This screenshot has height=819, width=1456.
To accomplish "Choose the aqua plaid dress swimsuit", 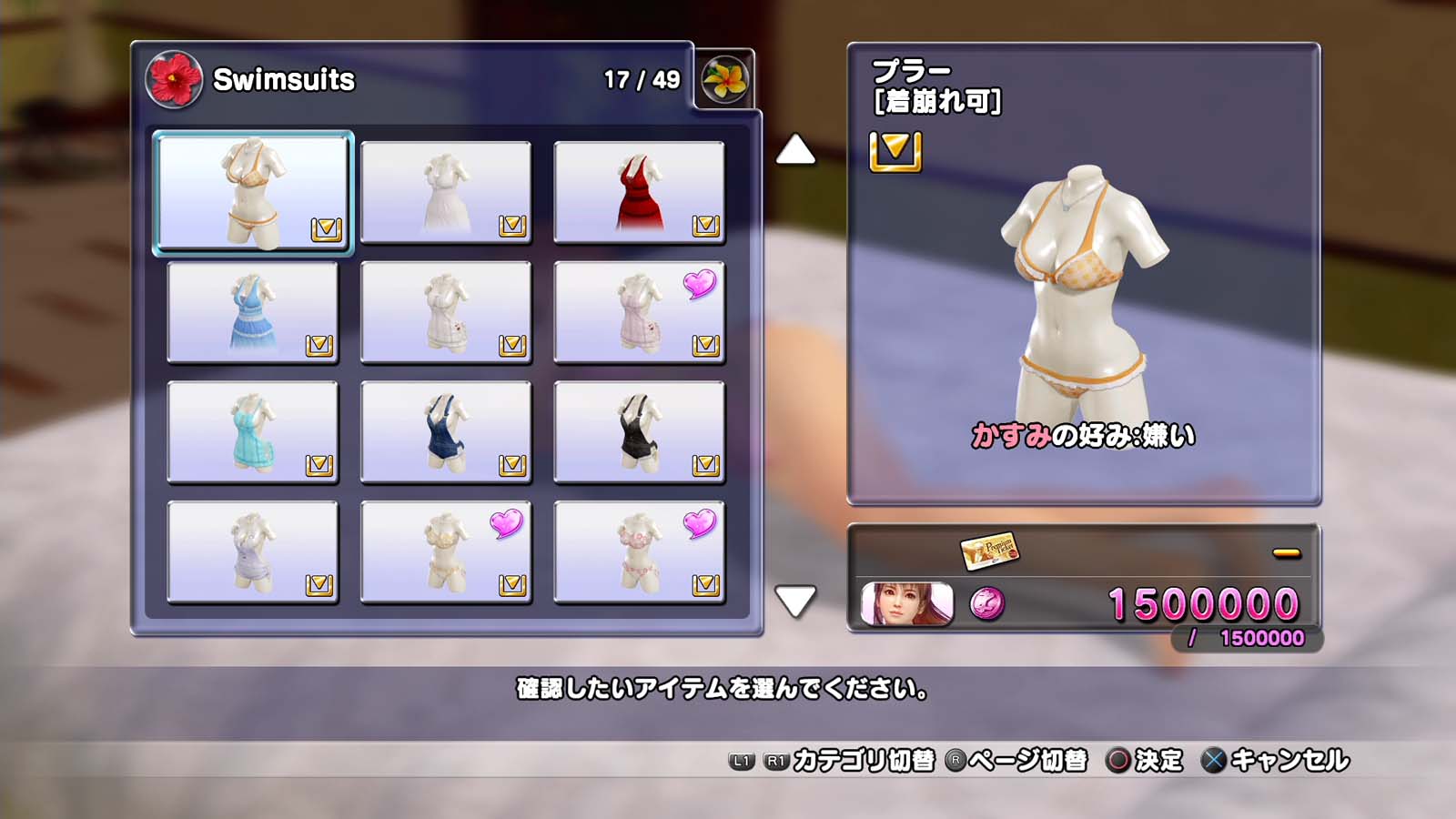I will coord(253,431).
